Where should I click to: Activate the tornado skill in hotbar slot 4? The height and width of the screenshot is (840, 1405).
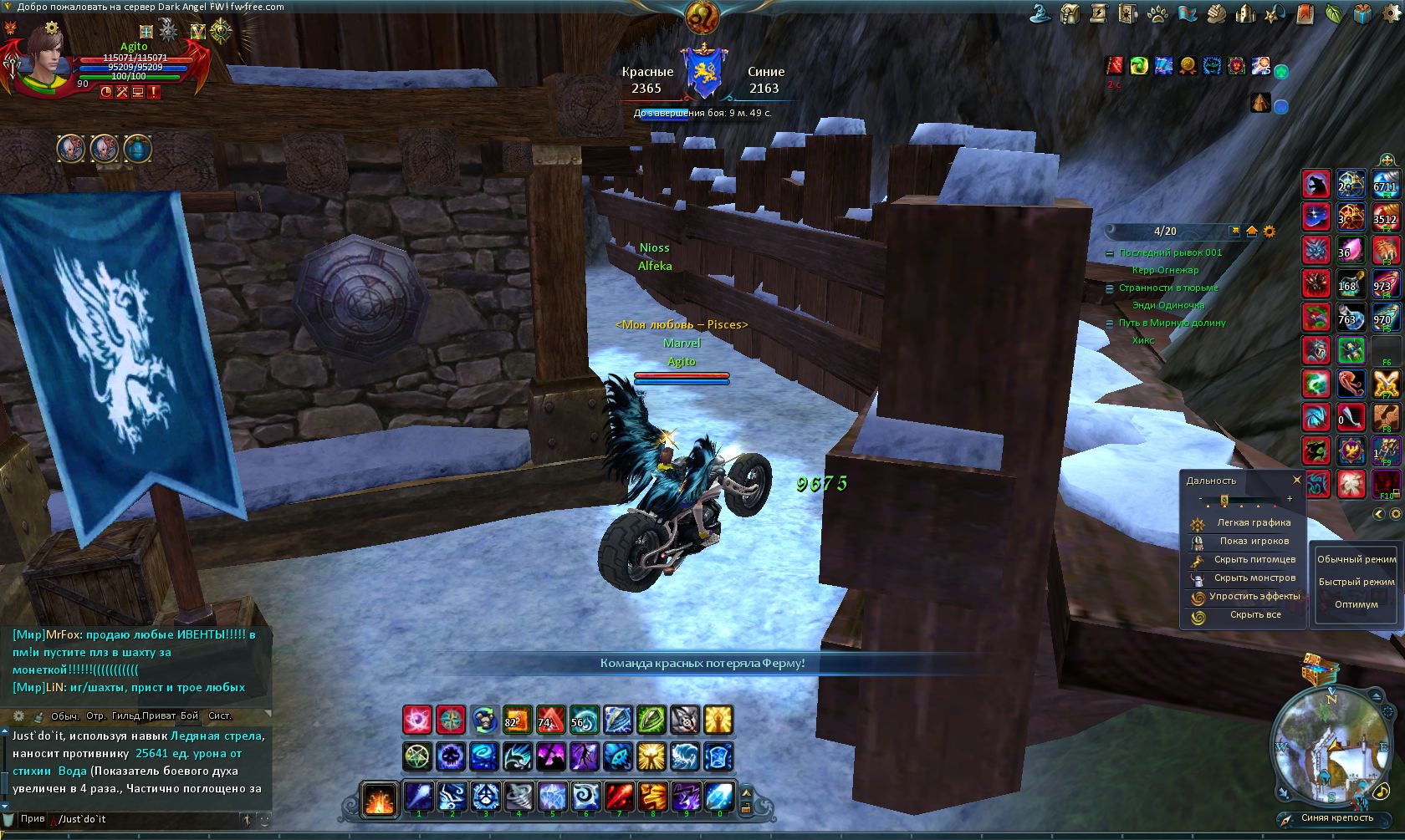(519, 797)
